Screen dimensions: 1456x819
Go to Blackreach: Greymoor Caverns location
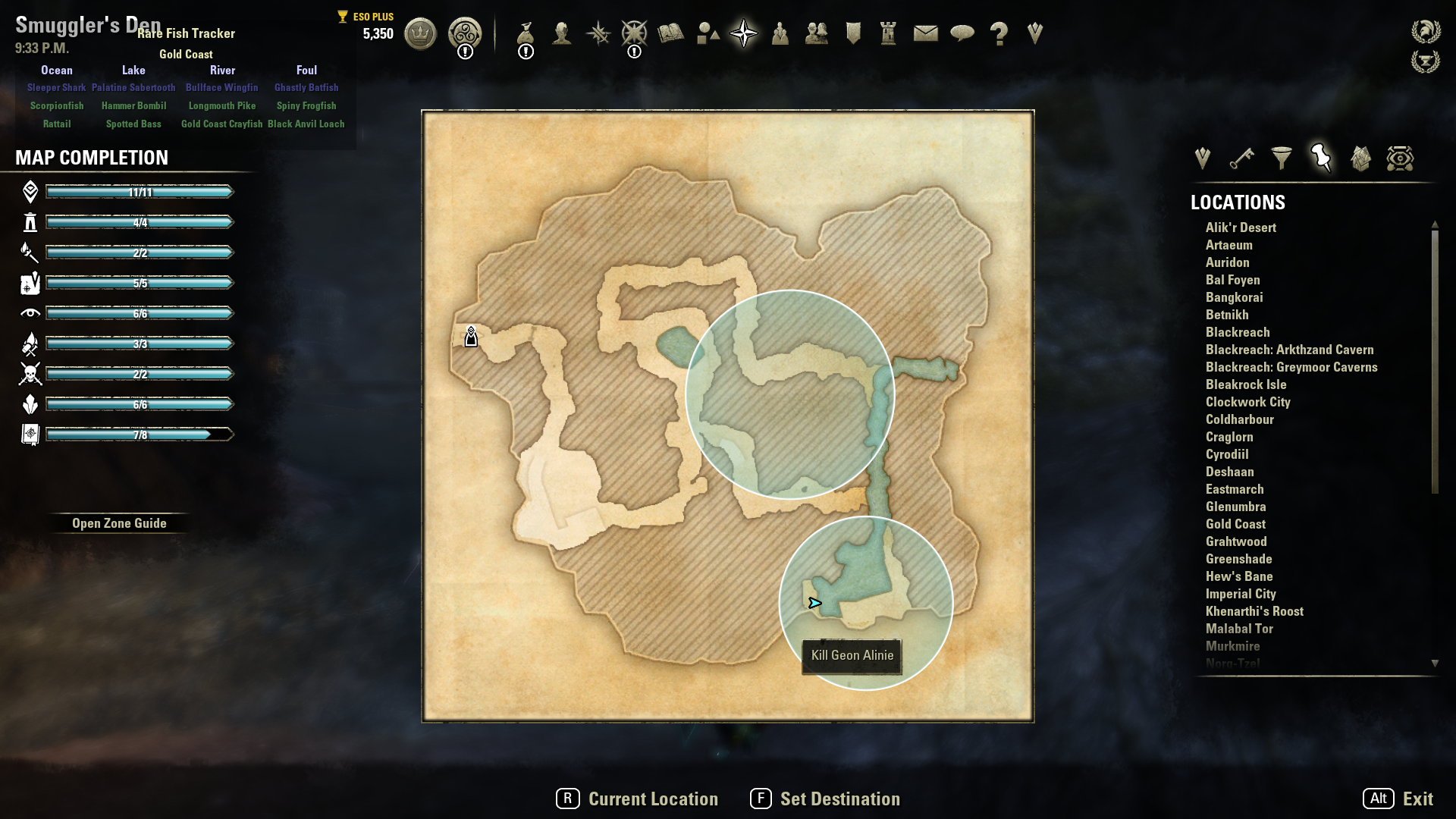(x=1291, y=367)
